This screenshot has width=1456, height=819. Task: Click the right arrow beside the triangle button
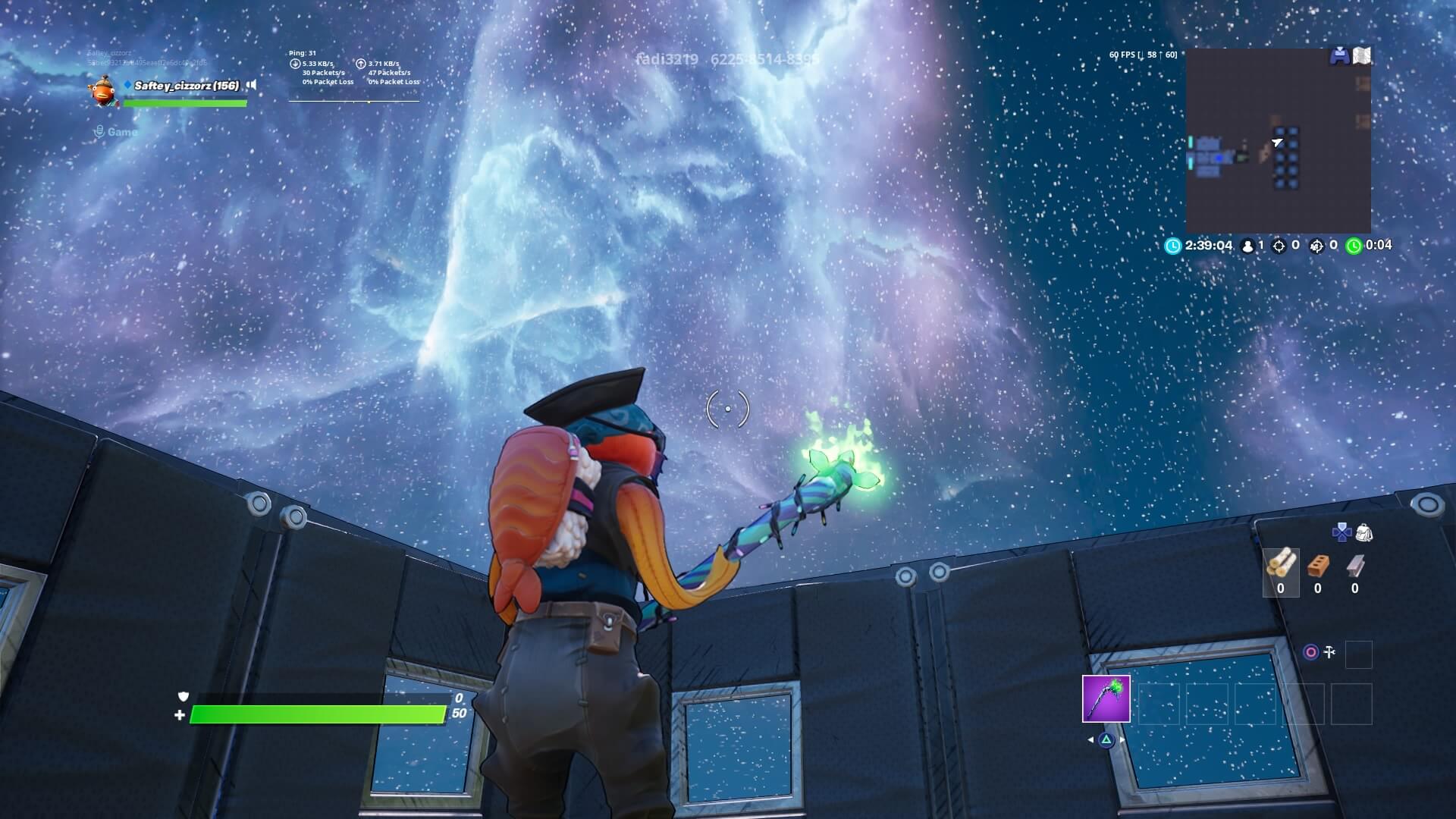1122,739
